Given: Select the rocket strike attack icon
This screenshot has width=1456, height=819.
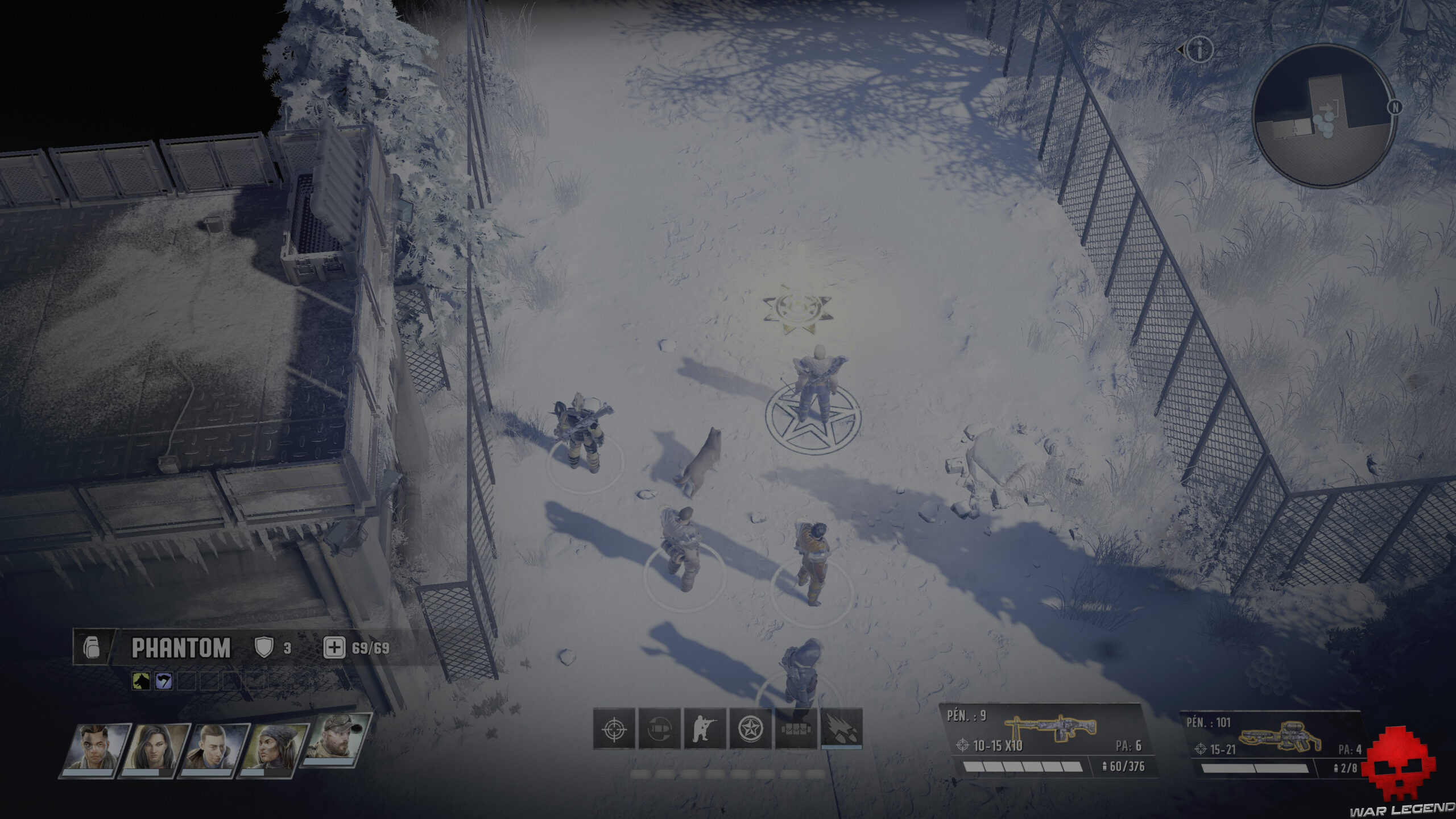Looking at the screenshot, I should [842, 730].
